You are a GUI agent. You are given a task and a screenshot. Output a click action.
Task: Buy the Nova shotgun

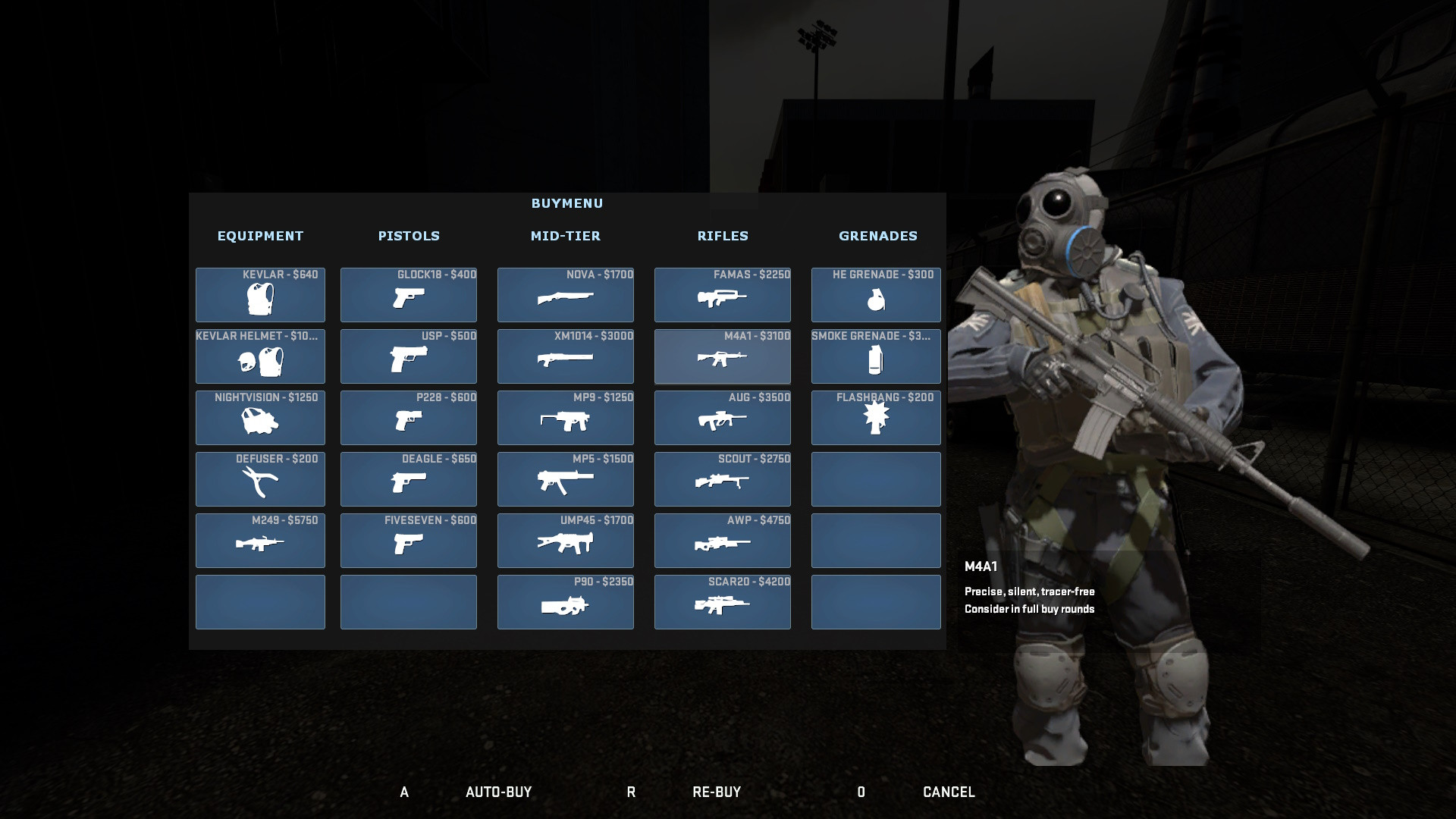click(566, 295)
